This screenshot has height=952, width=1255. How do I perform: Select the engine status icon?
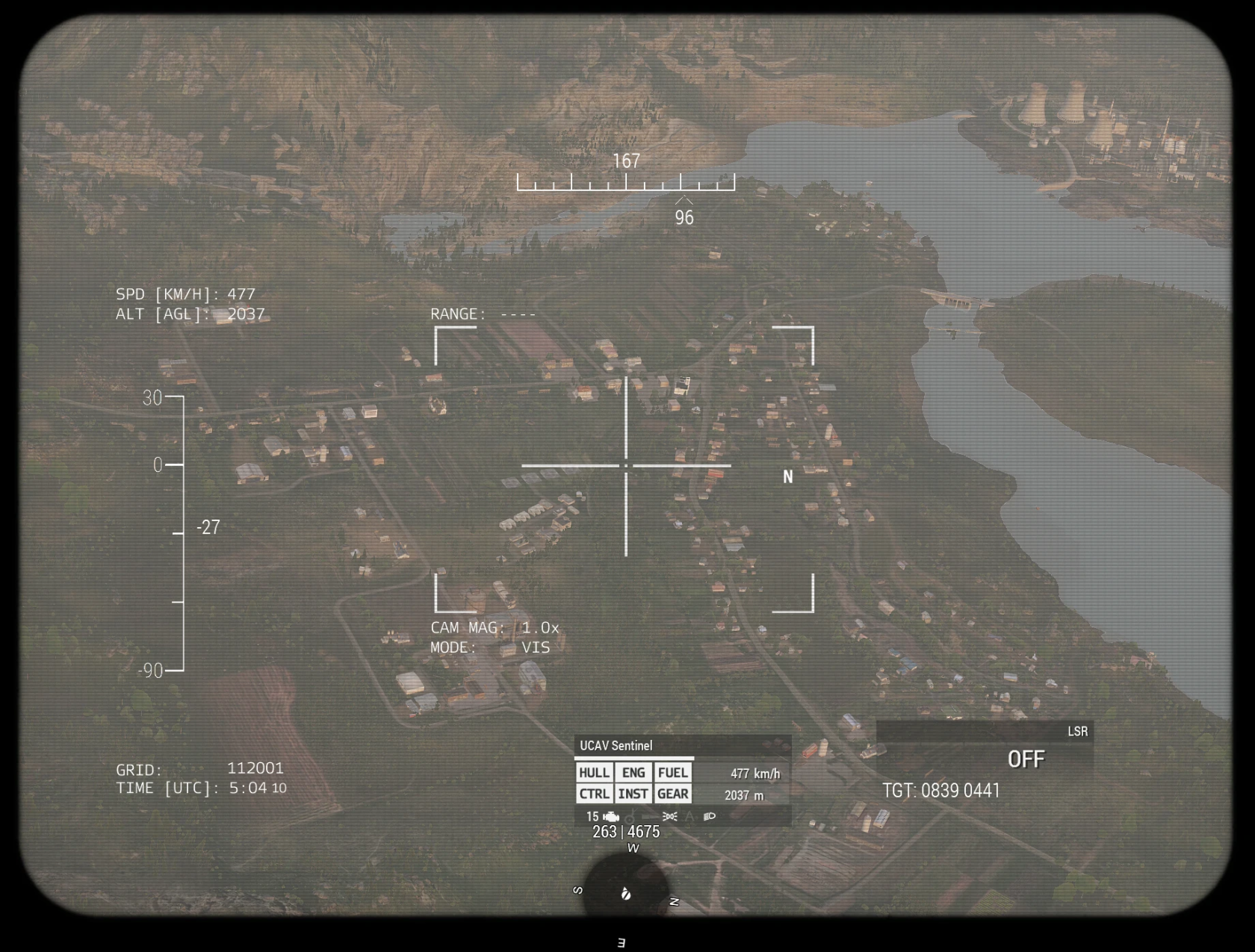tap(610, 816)
